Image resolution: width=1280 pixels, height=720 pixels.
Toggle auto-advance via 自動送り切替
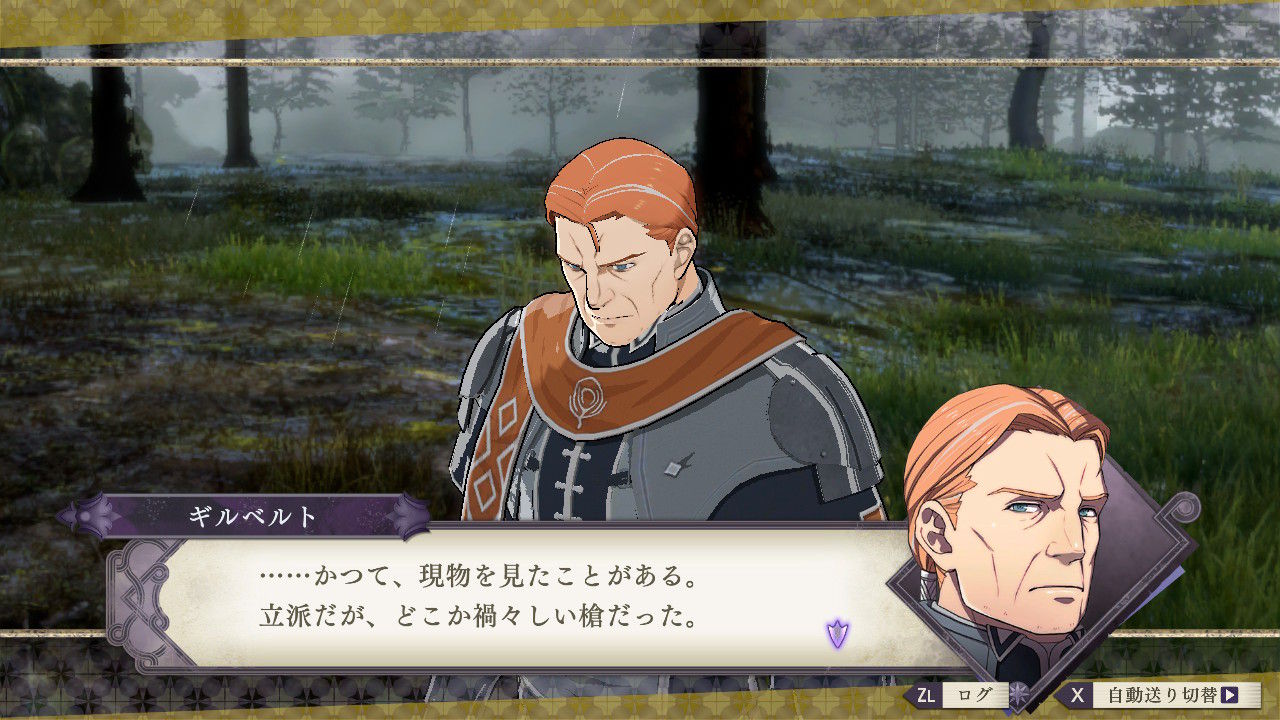coord(1160,694)
